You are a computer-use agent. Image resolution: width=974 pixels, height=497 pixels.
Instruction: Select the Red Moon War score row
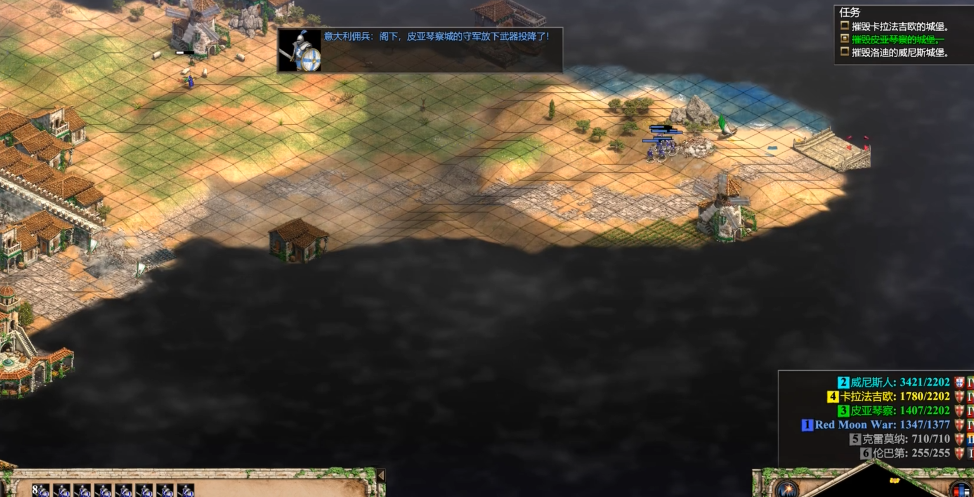[x=880, y=424]
